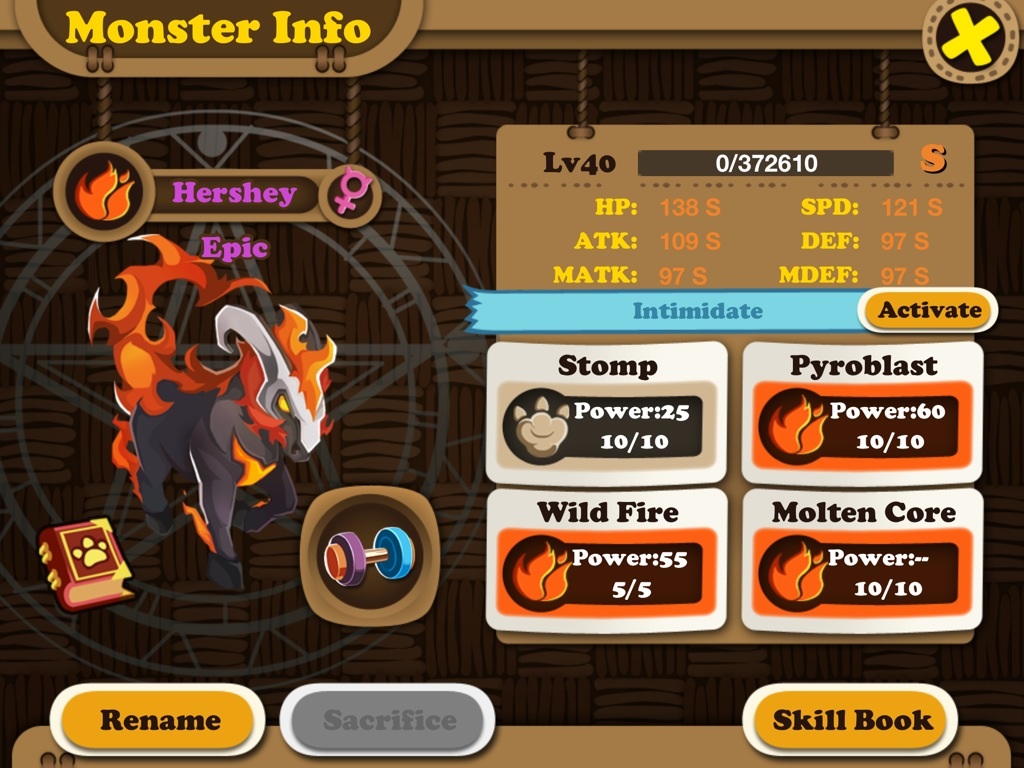Tap the pink gender symbol icon

pos(351,191)
